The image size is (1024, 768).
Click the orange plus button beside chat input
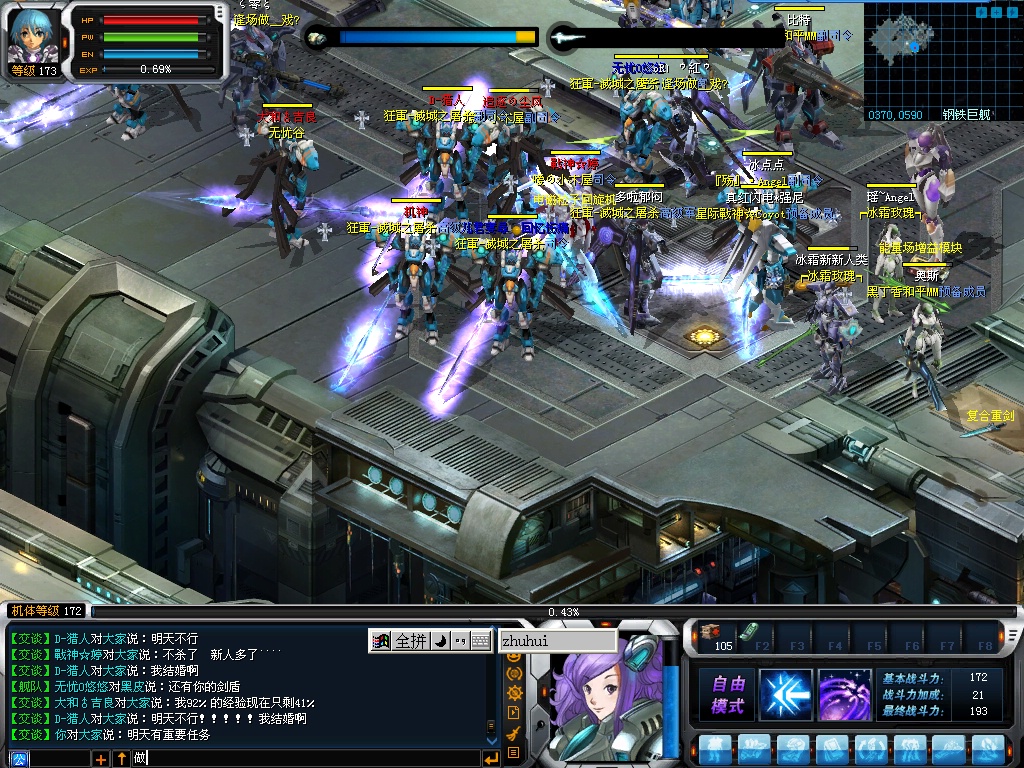point(101,759)
